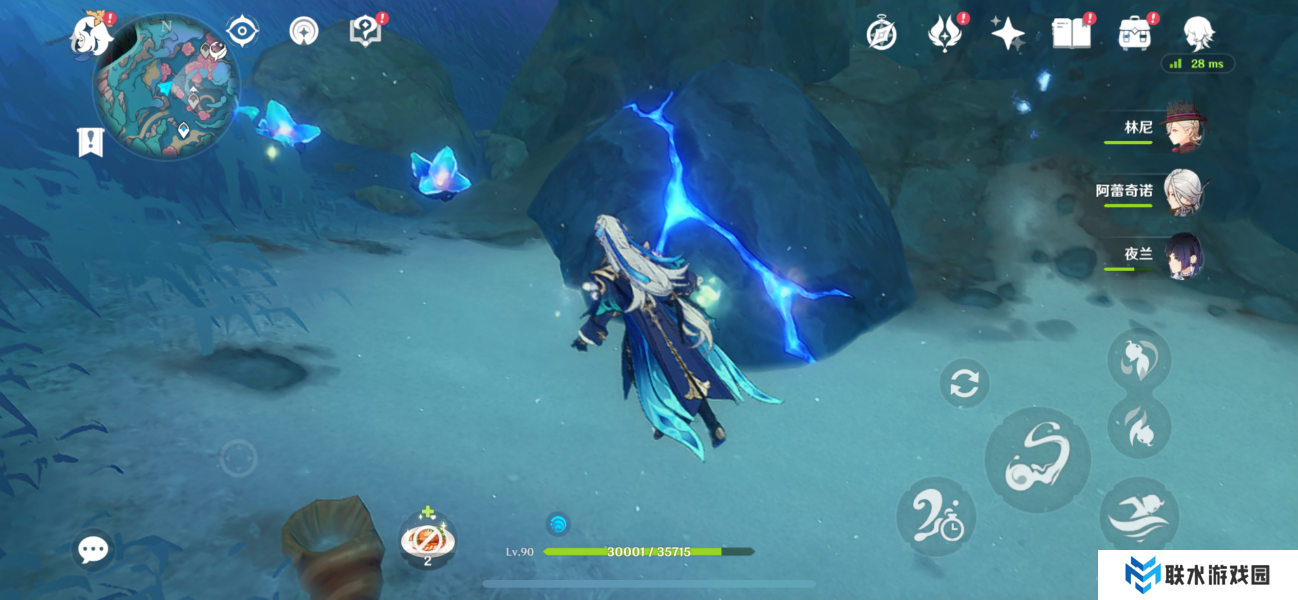Use the food quick-slot item

(428, 540)
